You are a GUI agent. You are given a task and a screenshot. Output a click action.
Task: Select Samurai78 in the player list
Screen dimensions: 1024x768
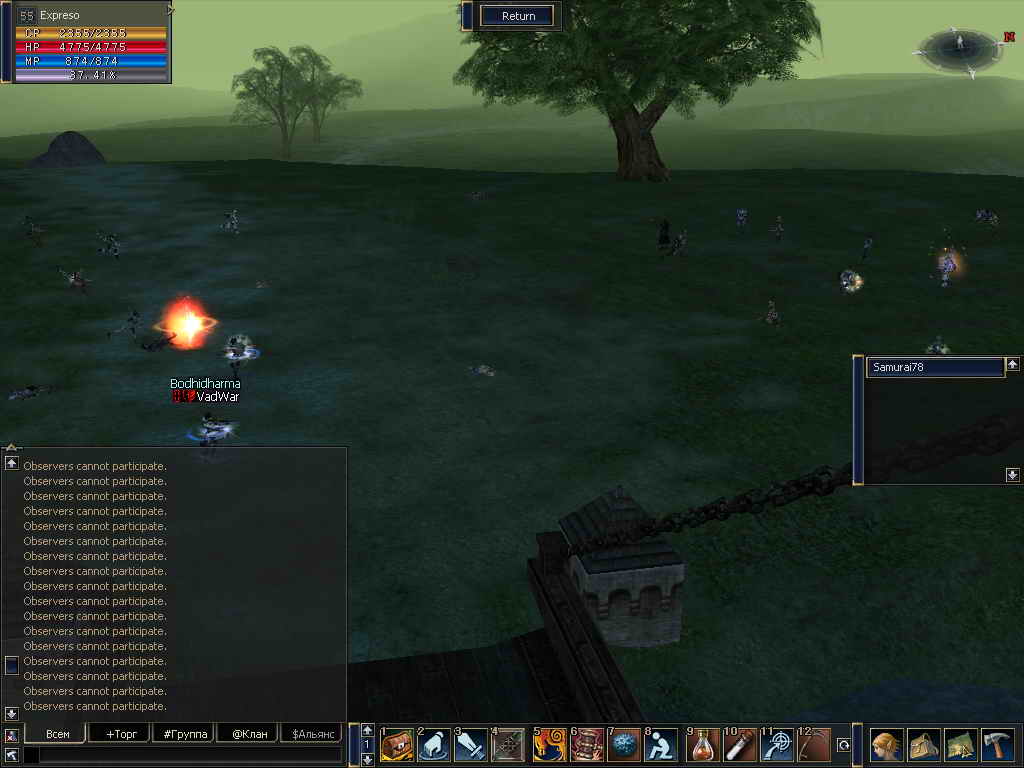pyautogui.click(x=934, y=368)
